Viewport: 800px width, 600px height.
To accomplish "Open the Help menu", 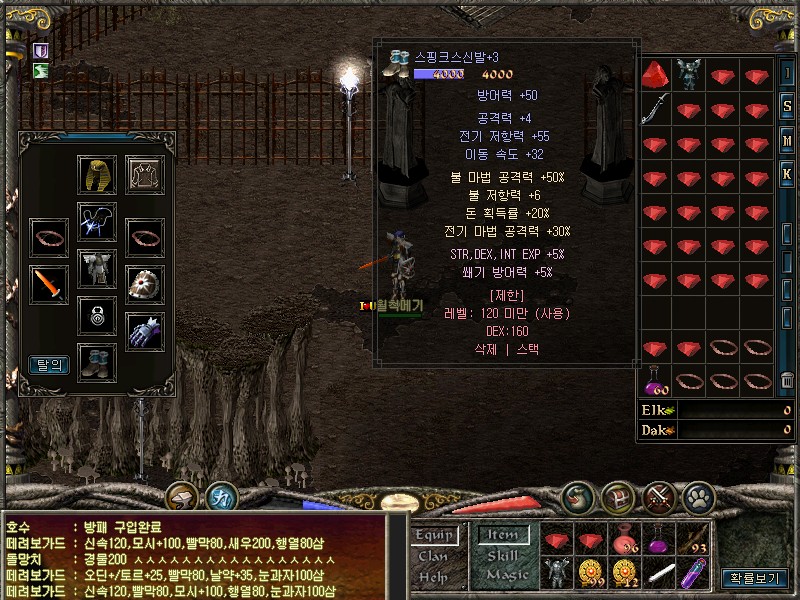I will (x=433, y=576).
